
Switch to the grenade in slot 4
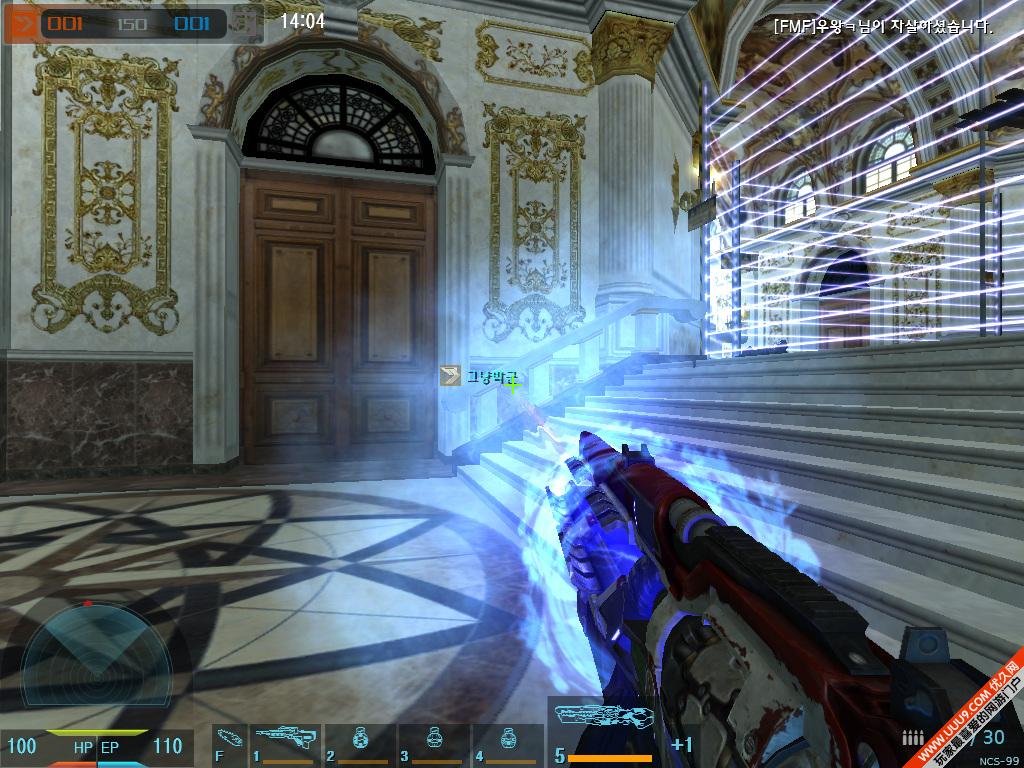(x=507, y=745)
